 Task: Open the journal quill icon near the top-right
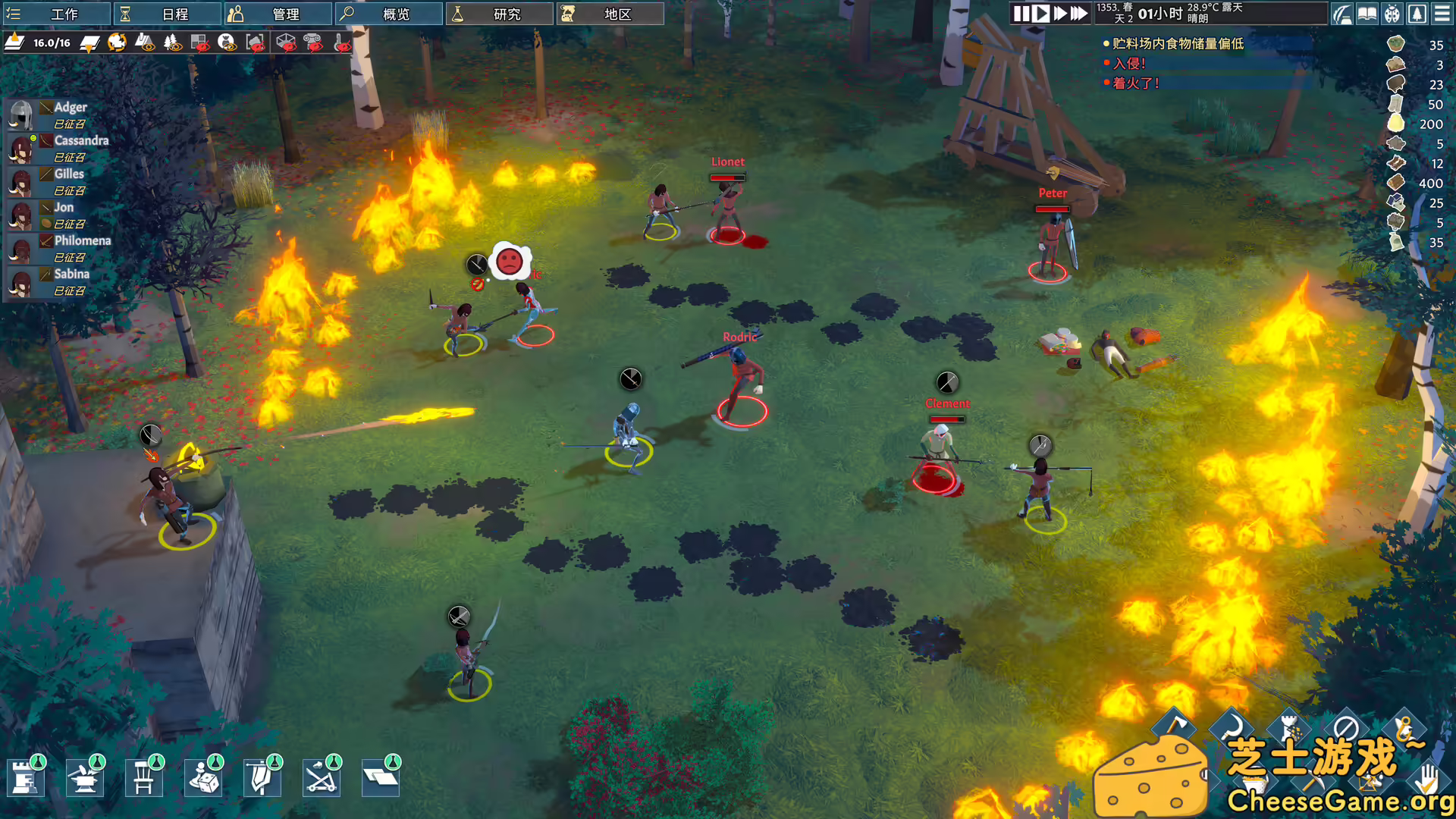click(1342, 14)
